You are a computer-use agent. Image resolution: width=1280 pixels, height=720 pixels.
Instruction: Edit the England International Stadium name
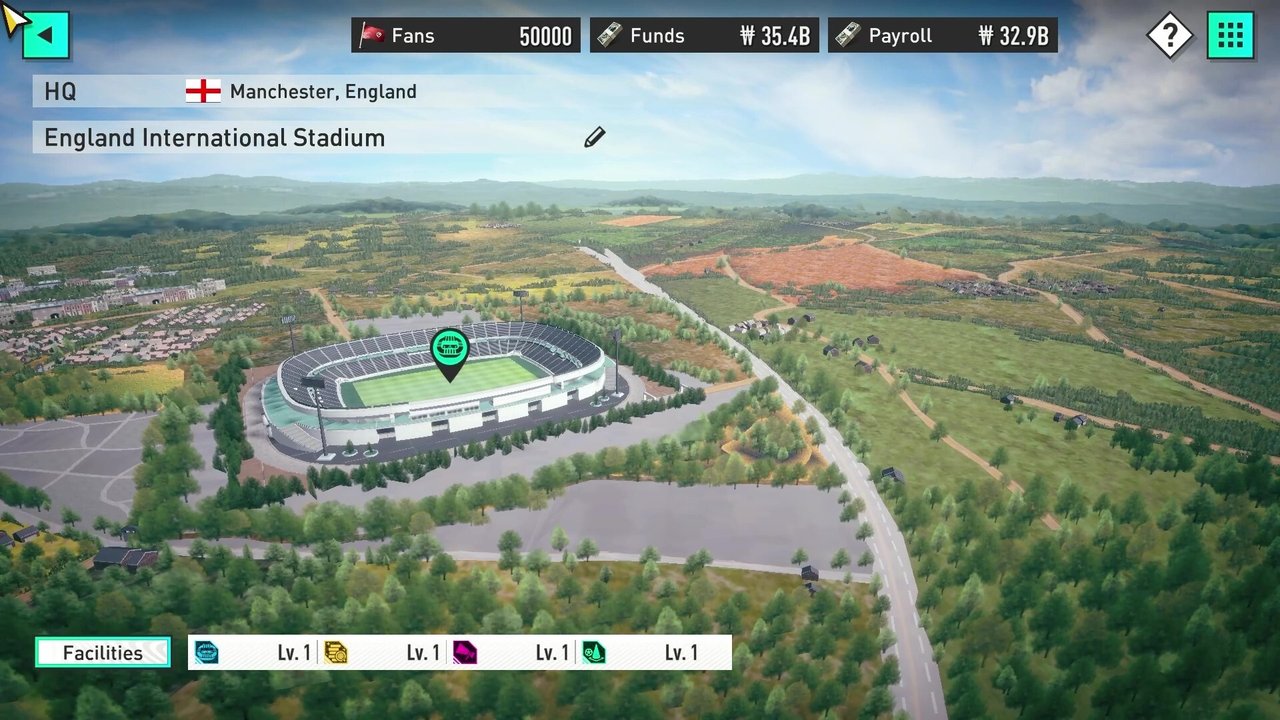595,137
